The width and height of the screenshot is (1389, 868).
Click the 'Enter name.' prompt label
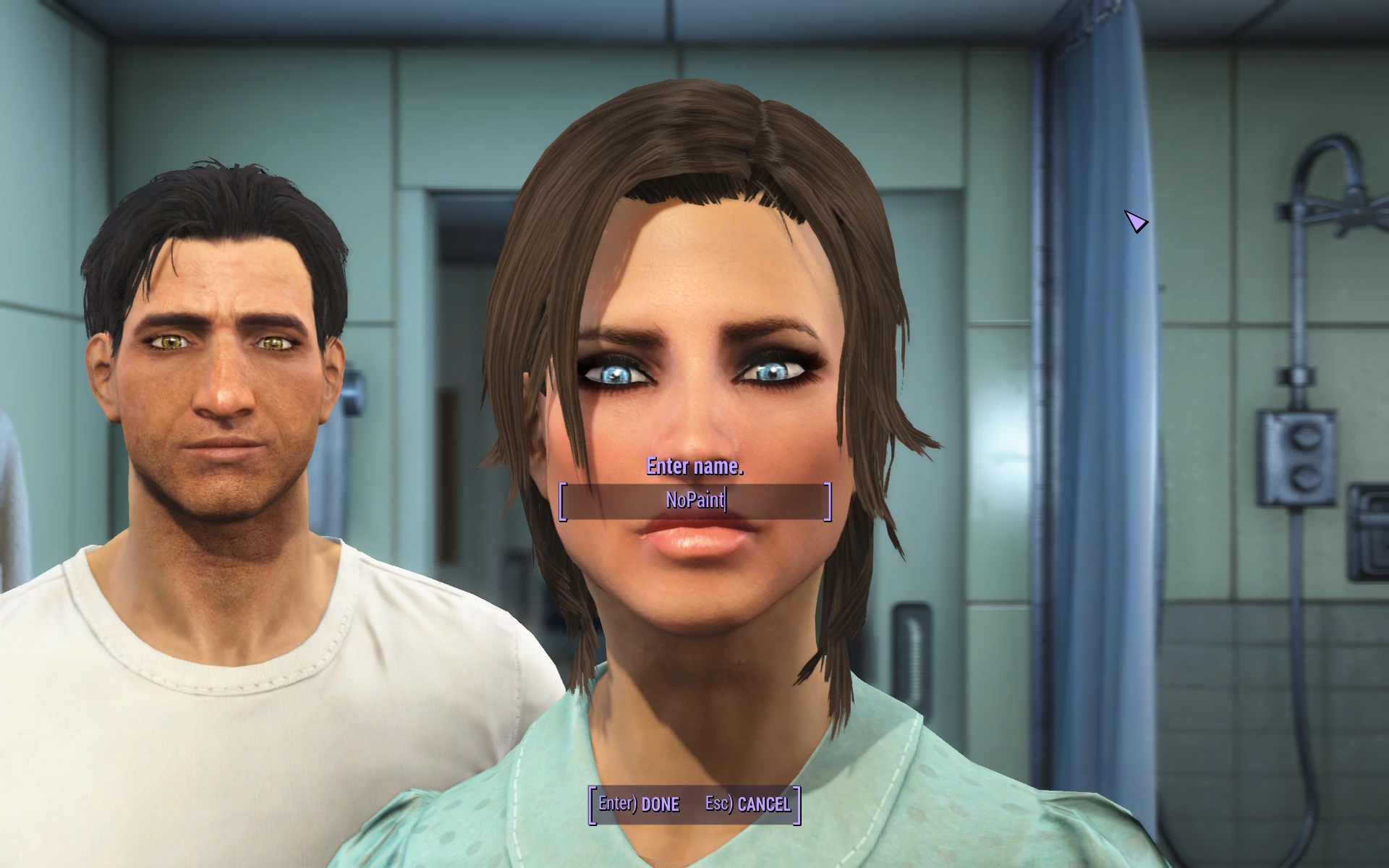pos(694,467)
